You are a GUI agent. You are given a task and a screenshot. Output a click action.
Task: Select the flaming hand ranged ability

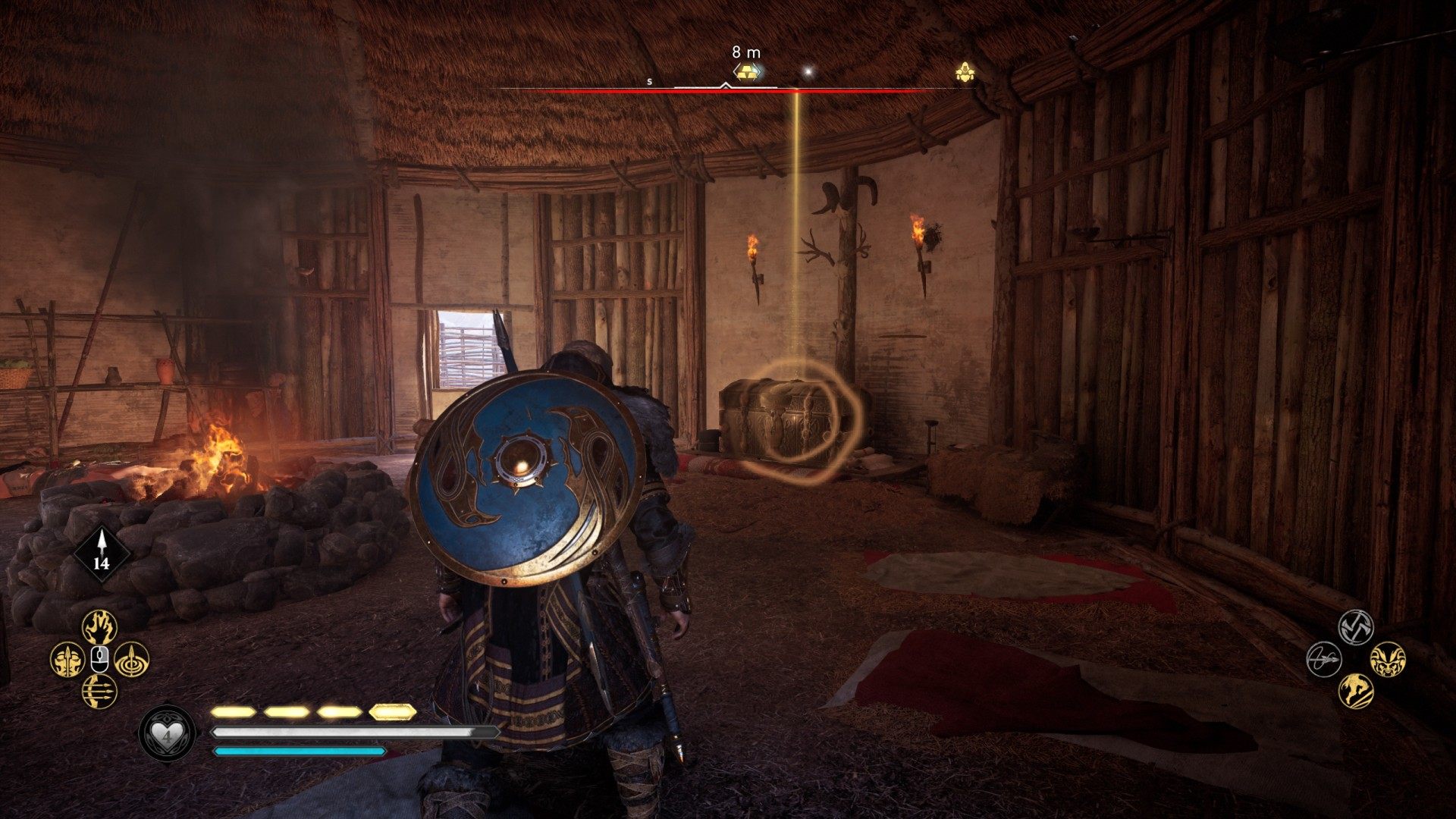(x=99, y=628)
